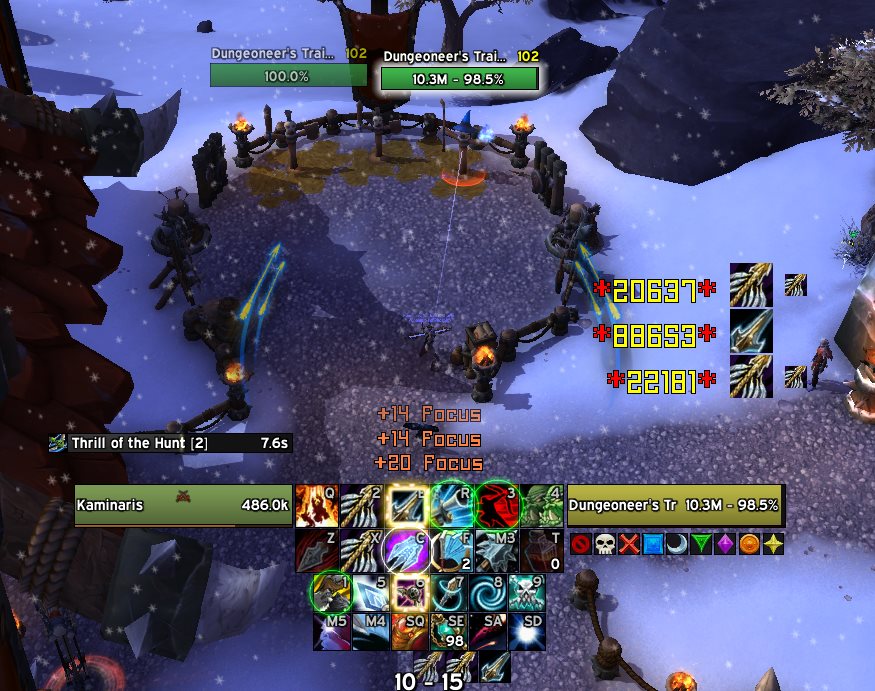Fire the glowing arrow shot on E
875x691 pixels.
(406, 505)
